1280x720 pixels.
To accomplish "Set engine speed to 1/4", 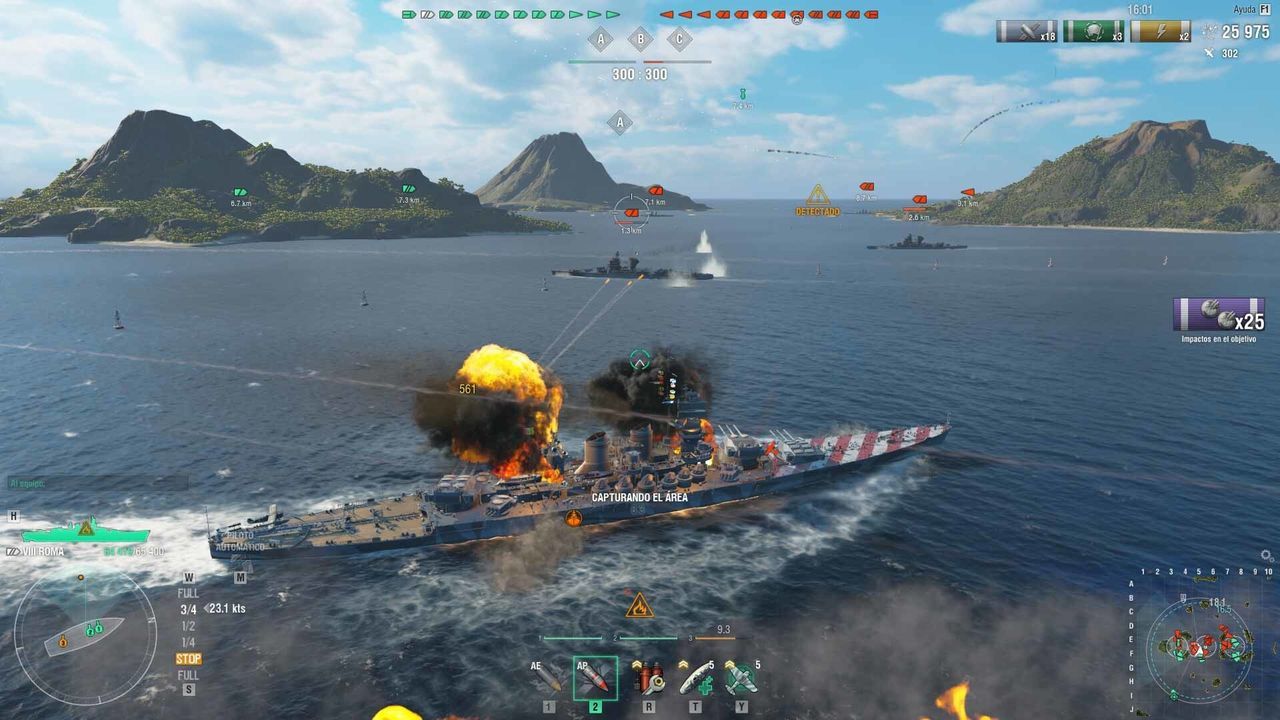I will [x=188, y=642].
